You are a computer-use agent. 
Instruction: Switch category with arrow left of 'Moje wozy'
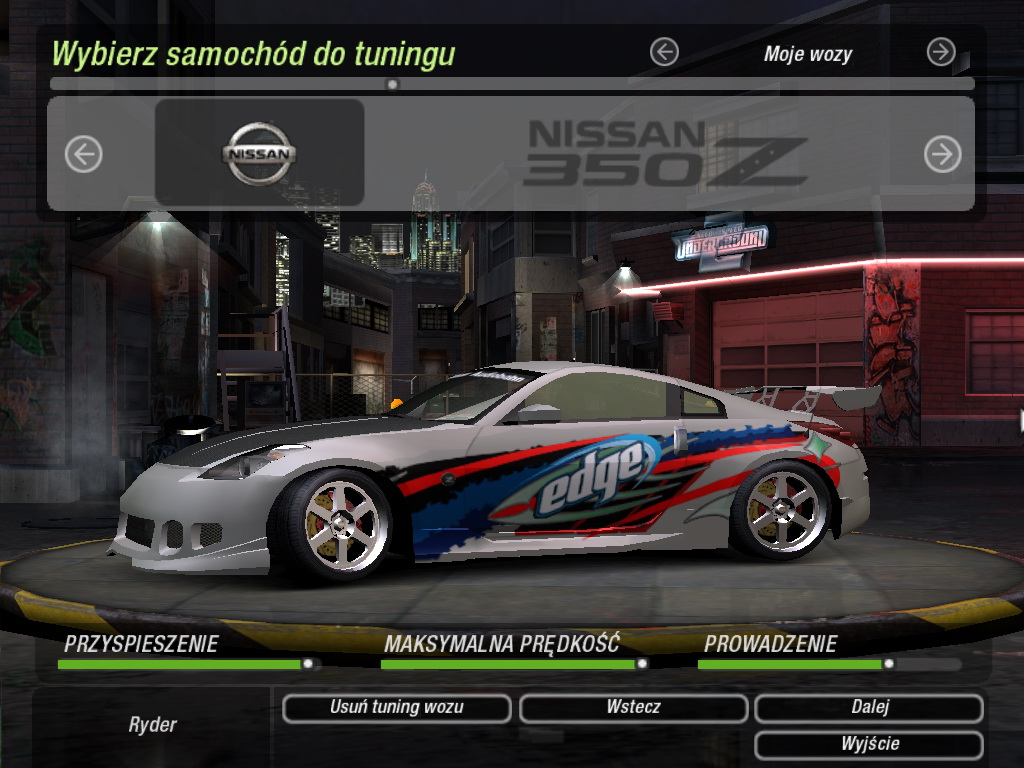pos(664,52)
